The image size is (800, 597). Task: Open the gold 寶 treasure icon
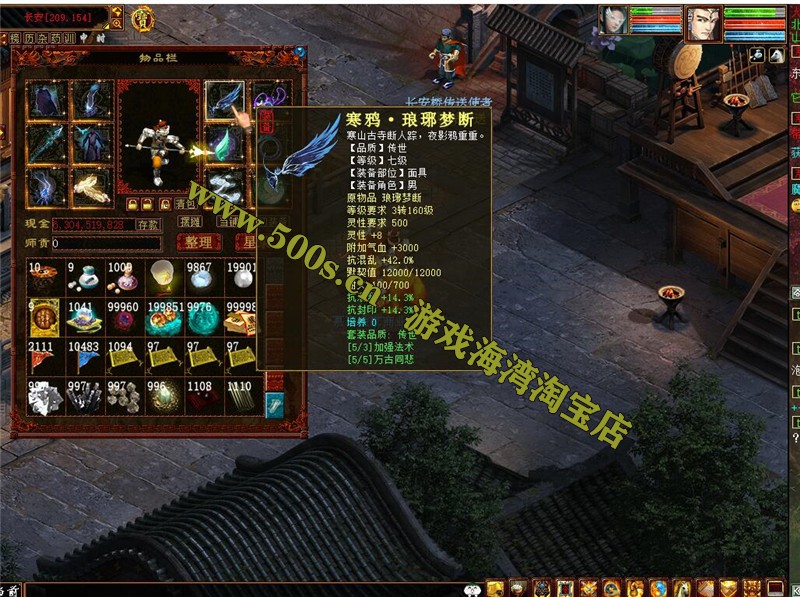coord(143,17)
